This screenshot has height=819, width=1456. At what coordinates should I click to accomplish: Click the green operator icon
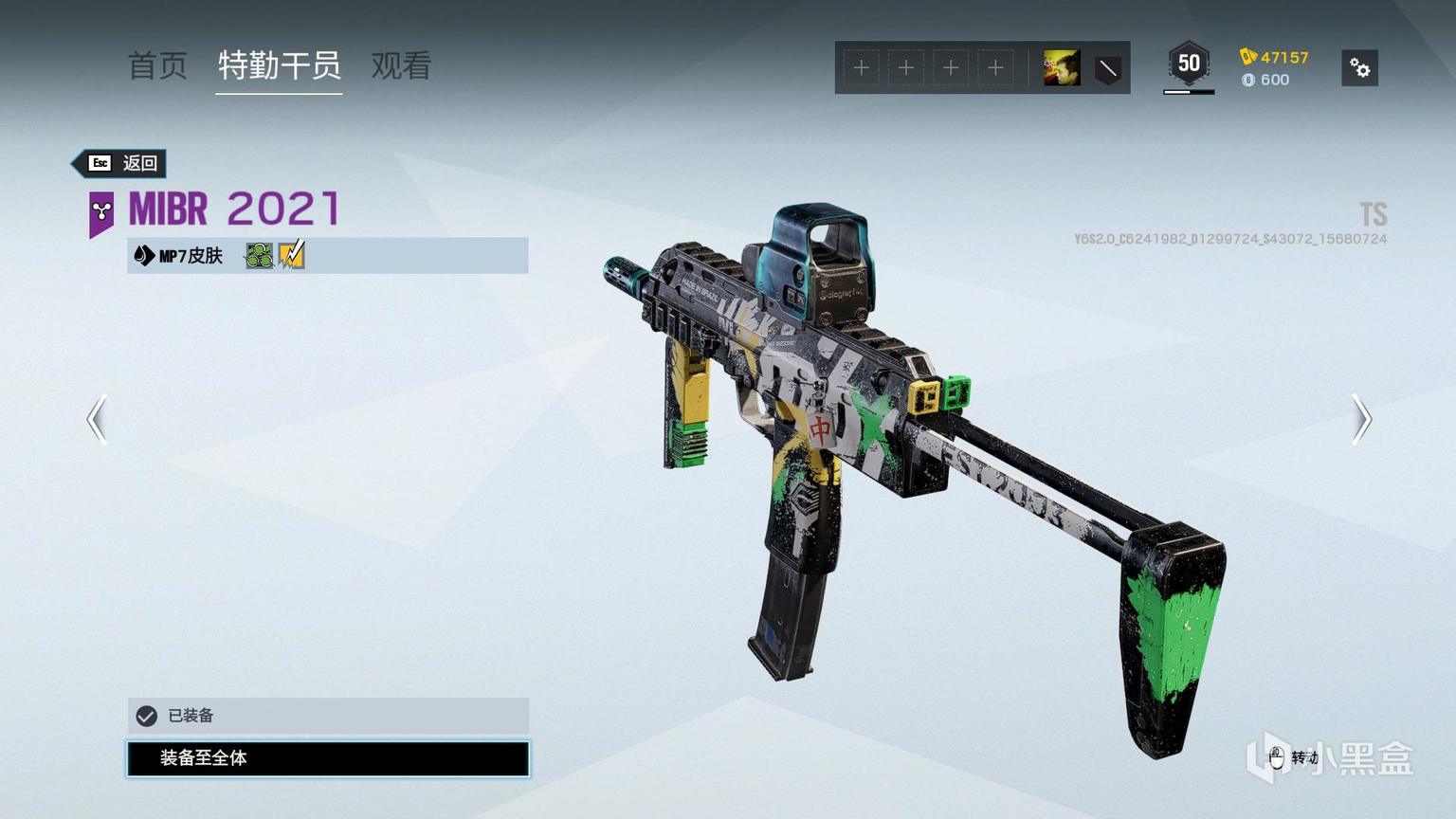pyautogui.click(x=259, y=255)
